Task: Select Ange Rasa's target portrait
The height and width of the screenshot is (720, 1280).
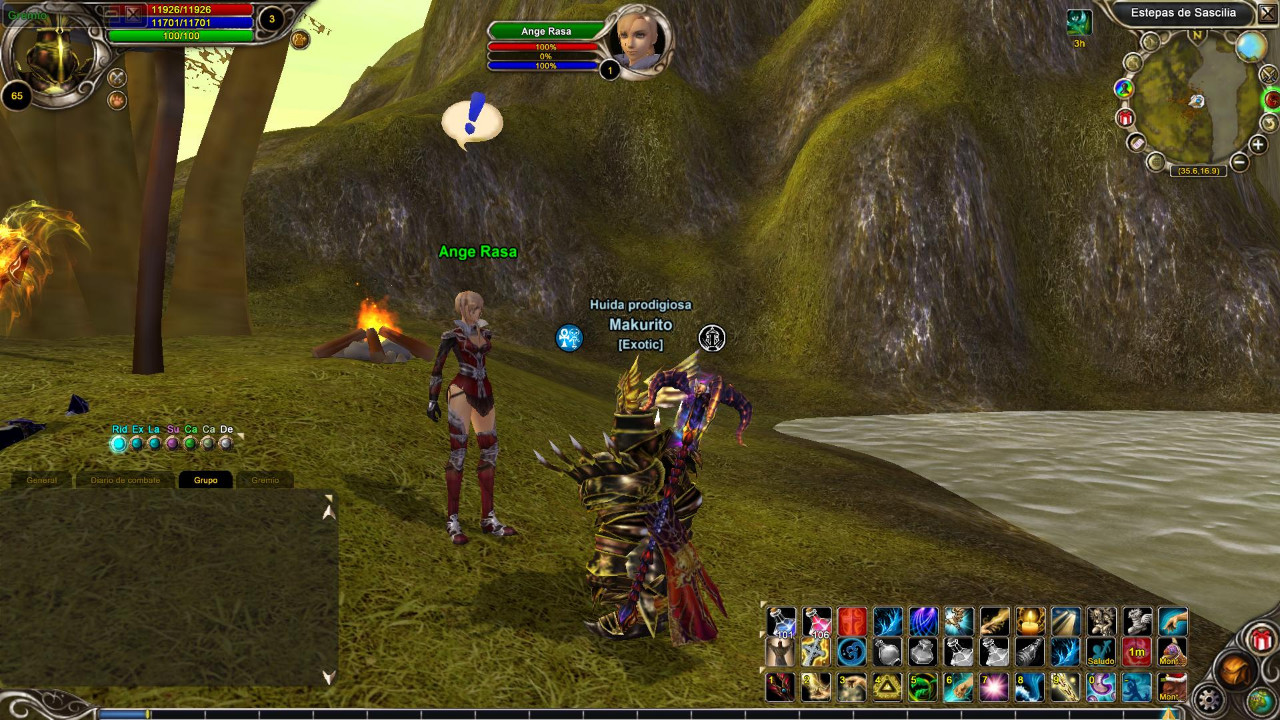Action: tap(636, 40)
